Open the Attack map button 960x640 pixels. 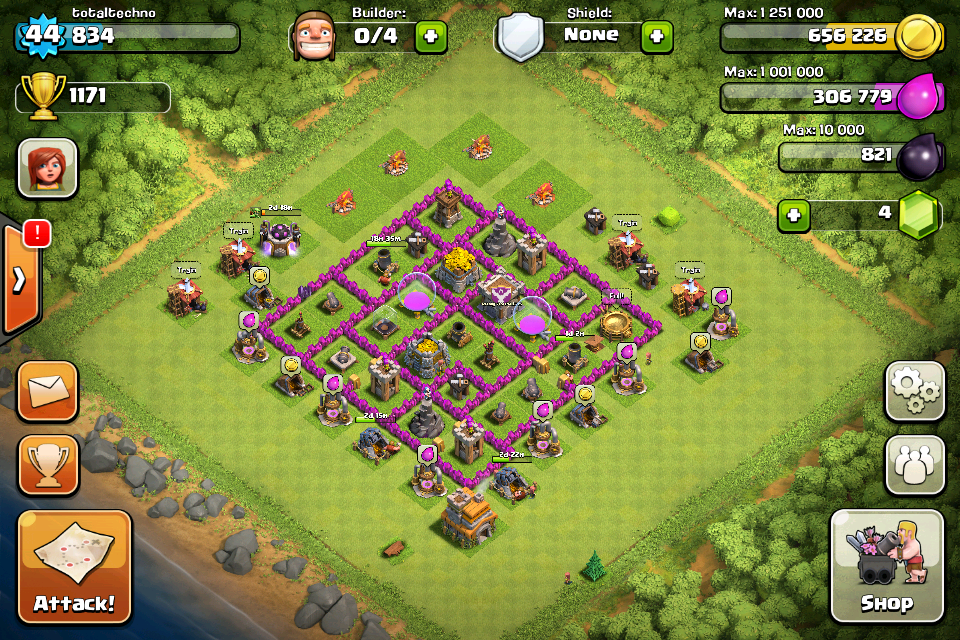[x=74, y=567]
